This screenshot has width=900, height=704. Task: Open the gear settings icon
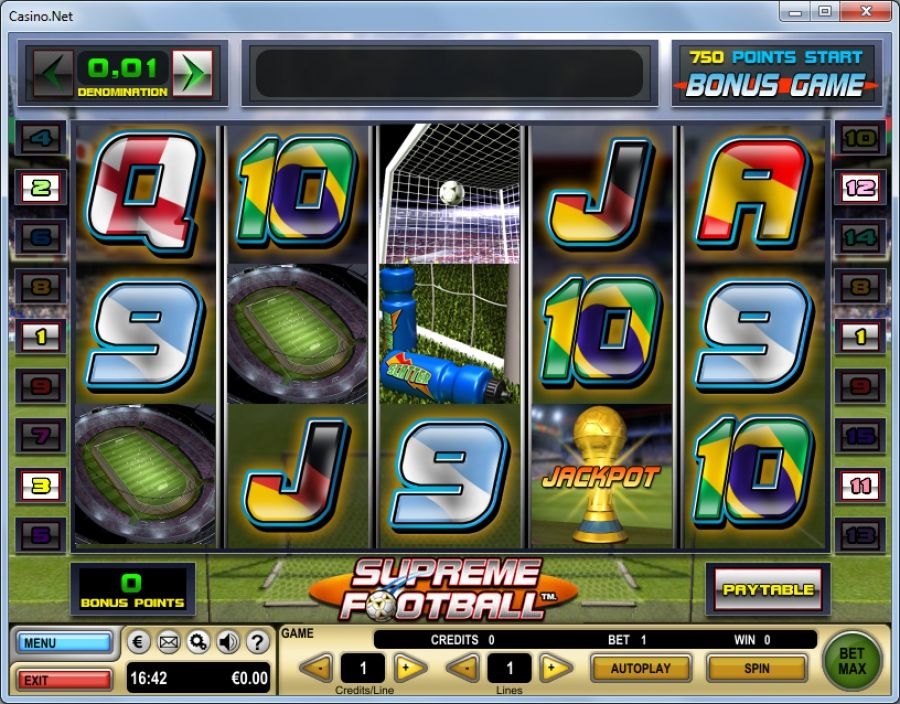pos(198,642)
